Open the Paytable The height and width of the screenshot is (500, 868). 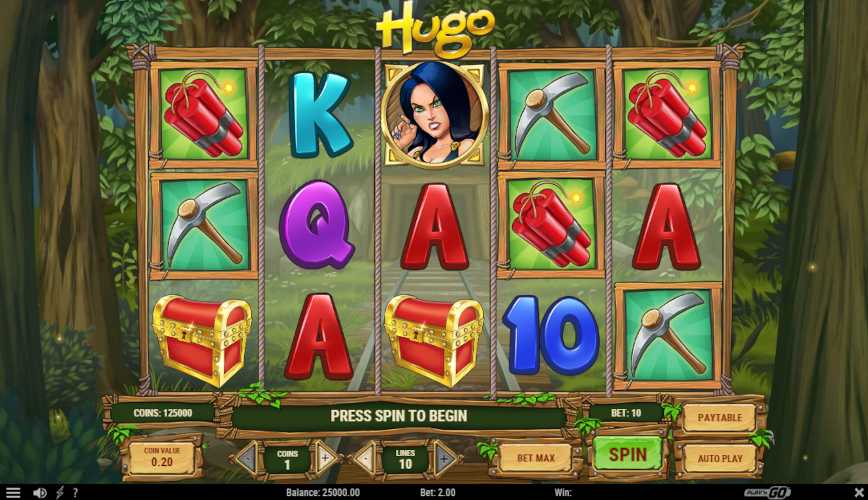point(719,416)
